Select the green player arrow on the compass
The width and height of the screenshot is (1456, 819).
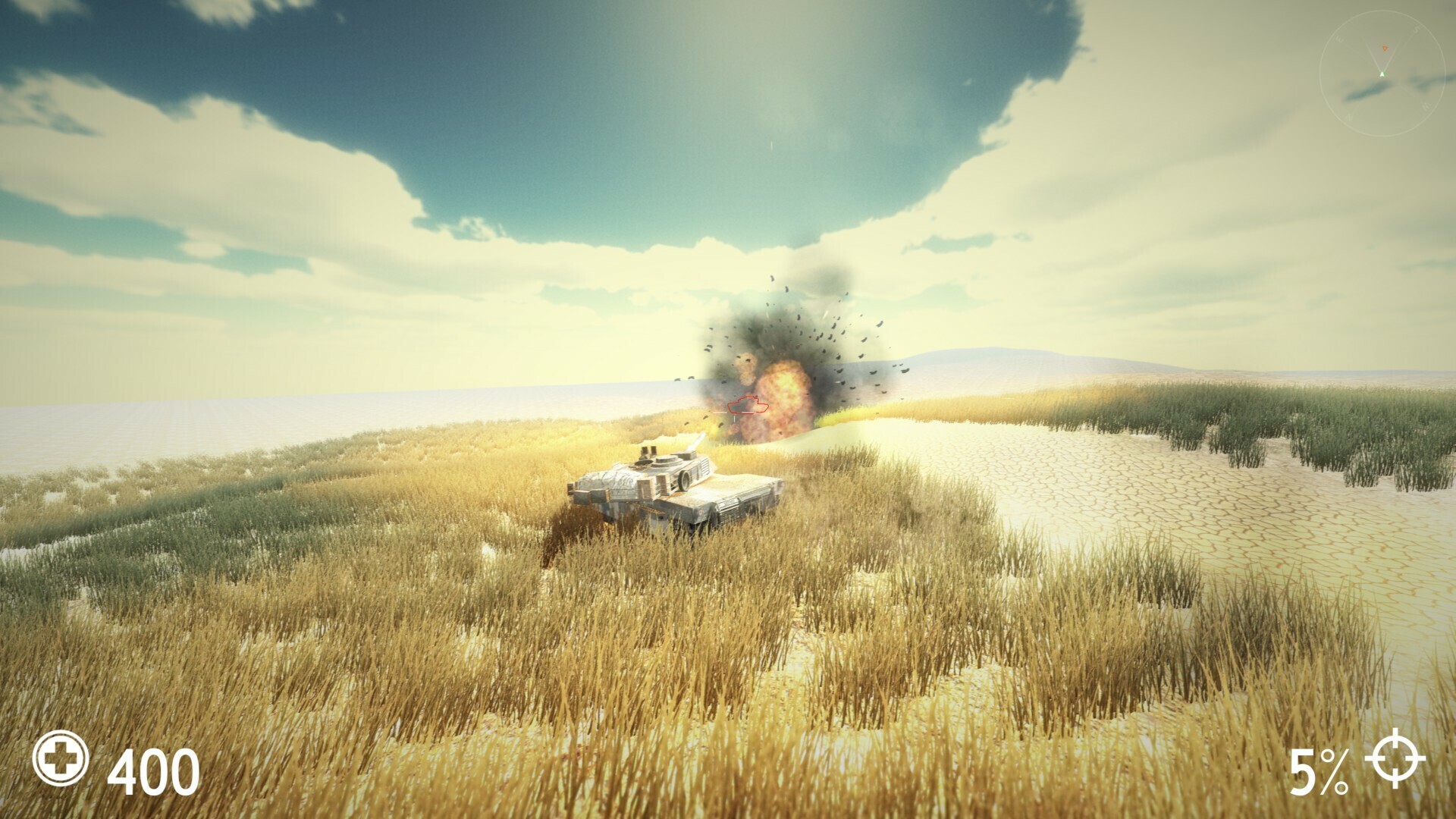point(1382,74)
